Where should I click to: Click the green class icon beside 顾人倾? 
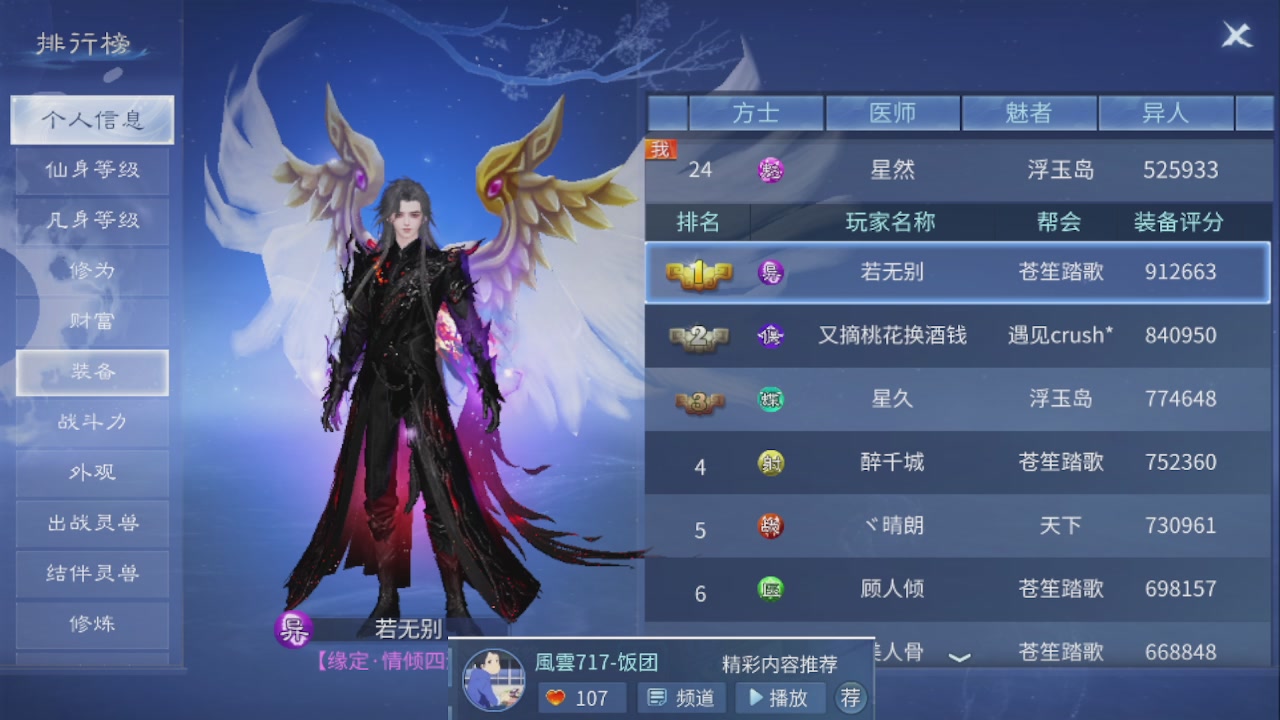pyautogui.click(x=770, y=590)
